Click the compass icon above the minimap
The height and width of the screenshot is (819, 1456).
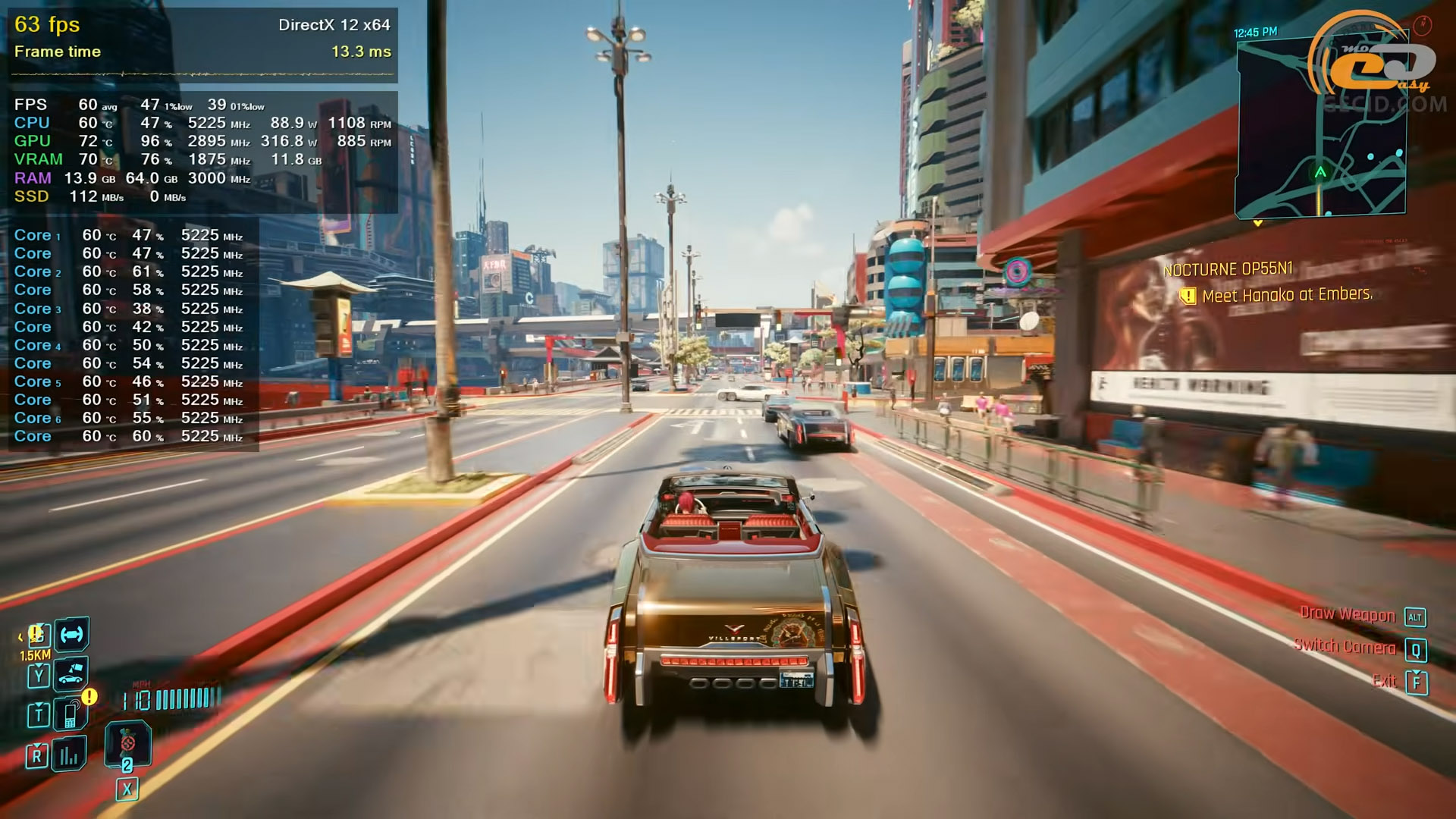click(x=1423, y=25)
